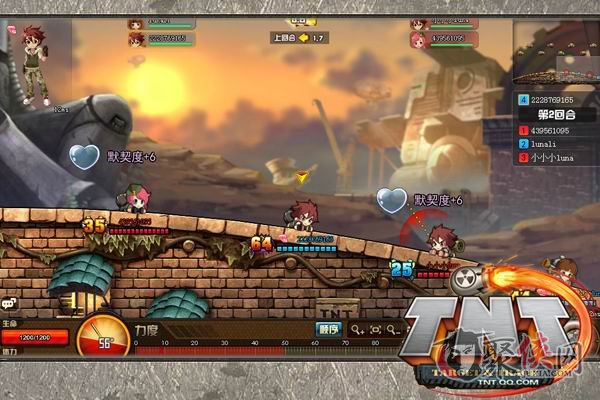Image resolution: width=600 pixels, height=400 pixels.
Task: Reset view with the center focus button
Action: [375, 328]
